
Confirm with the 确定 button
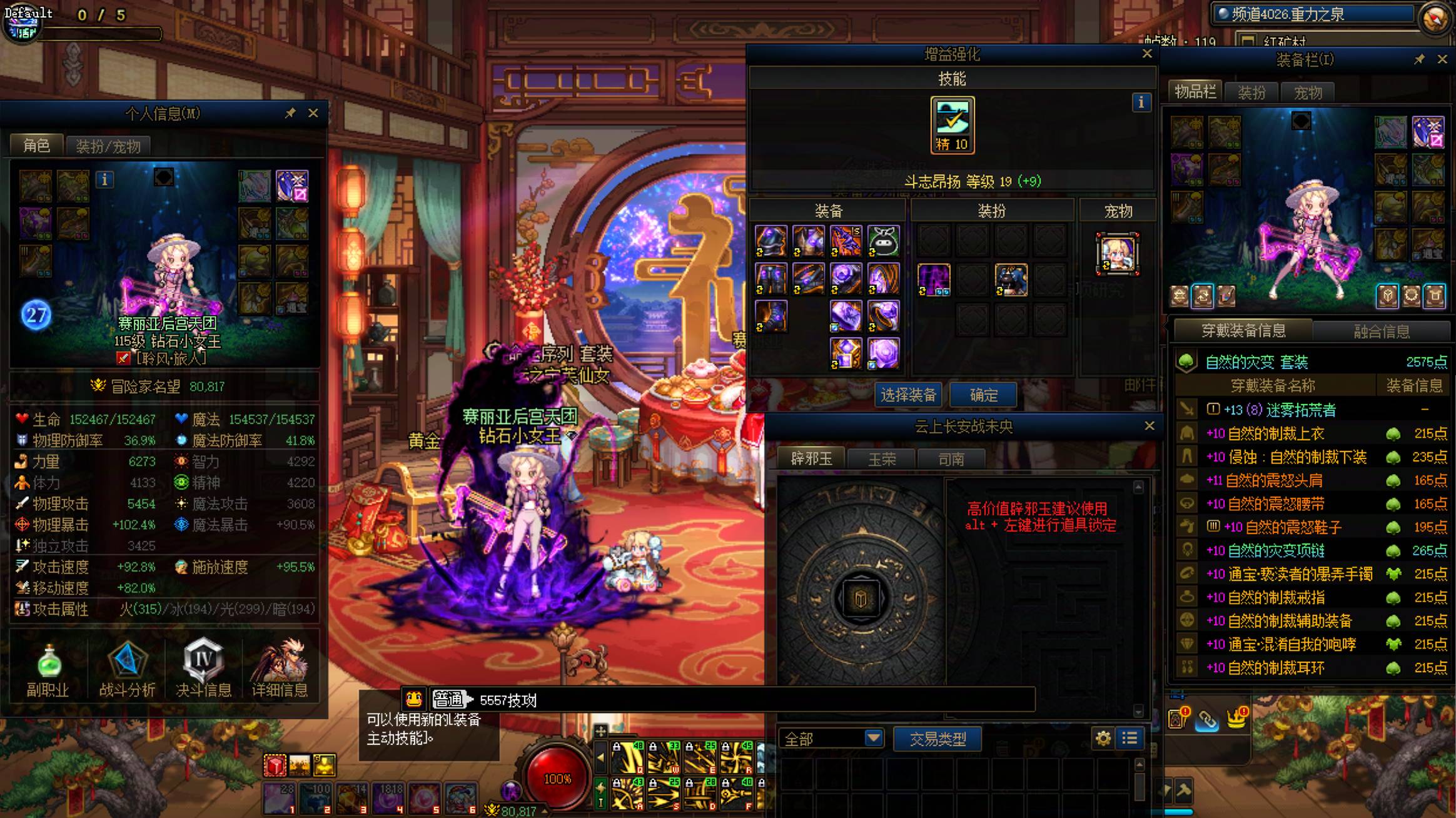[983, 395]
